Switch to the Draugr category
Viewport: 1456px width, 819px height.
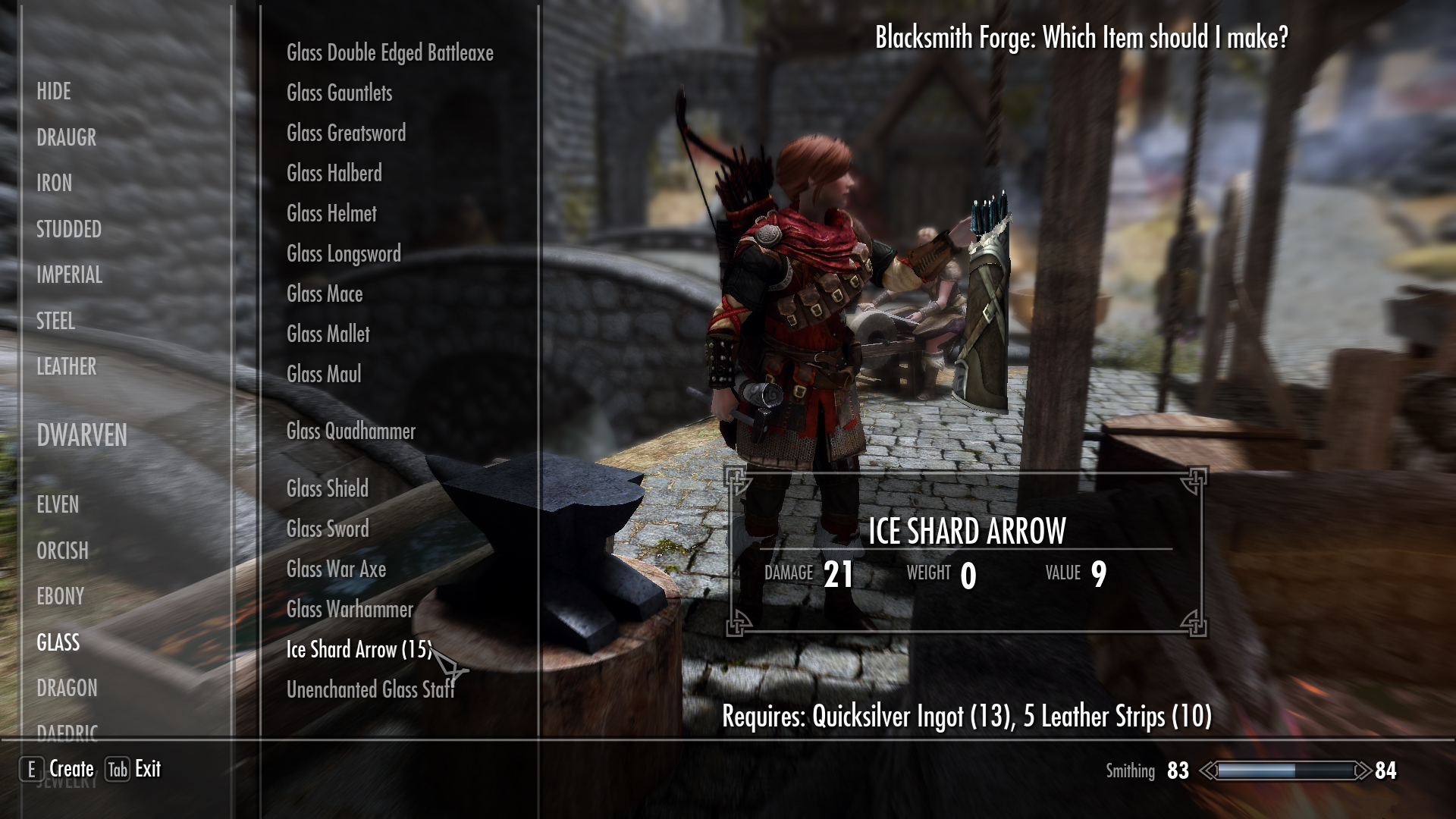(67, 138)
